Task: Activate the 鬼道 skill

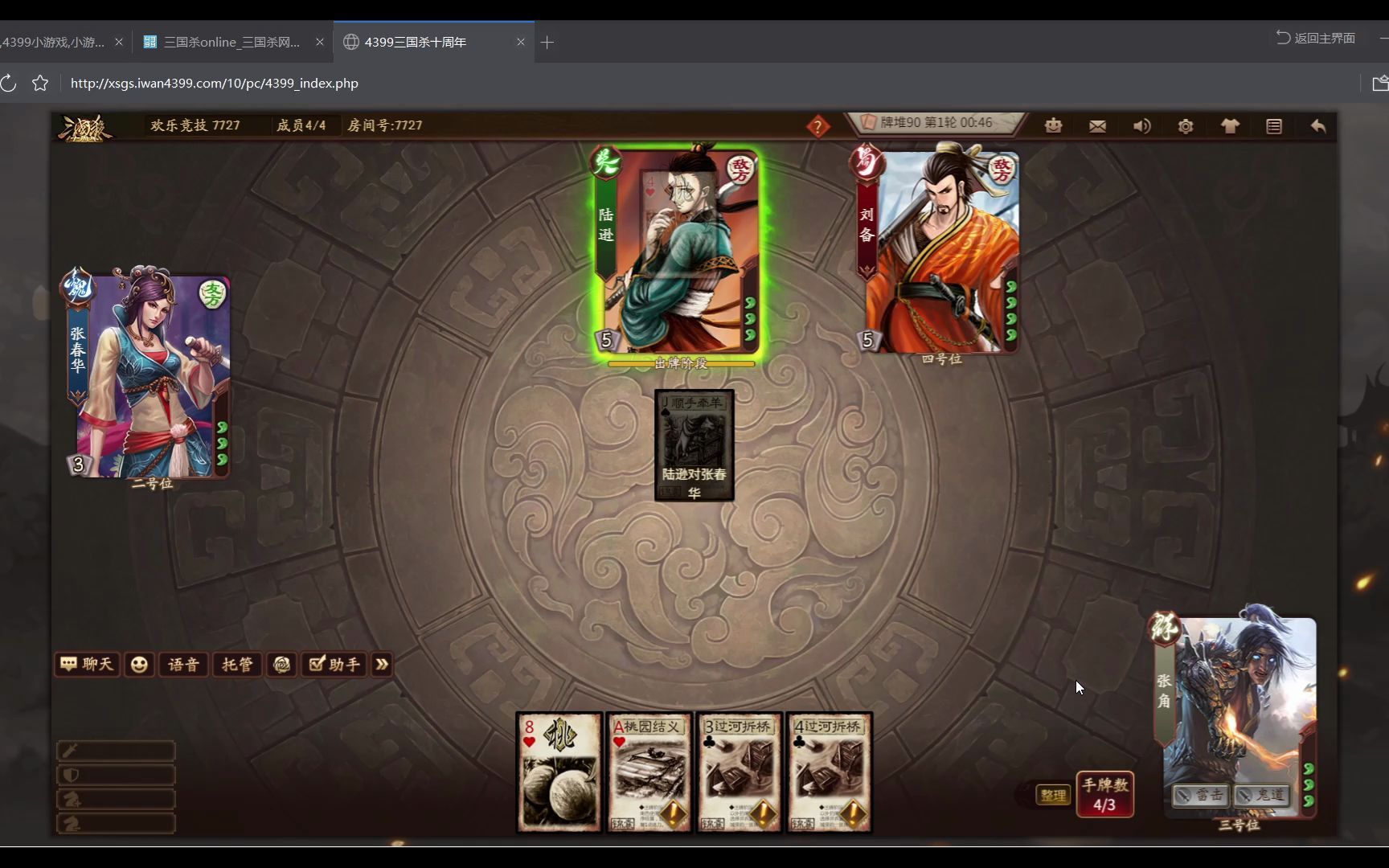Action: pyautogui.click(x=1261, y=795)
